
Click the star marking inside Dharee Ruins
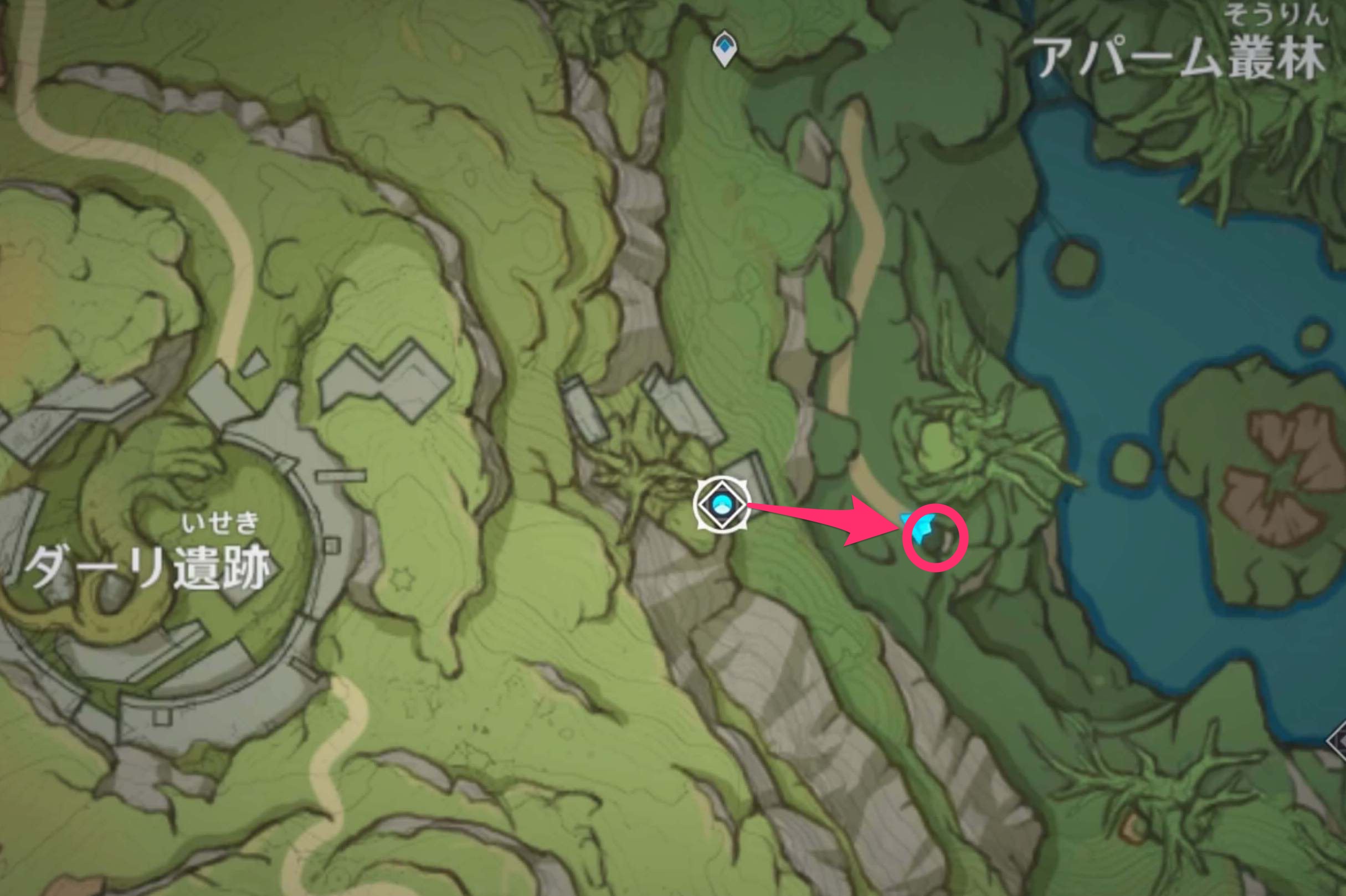pos(403,578)
